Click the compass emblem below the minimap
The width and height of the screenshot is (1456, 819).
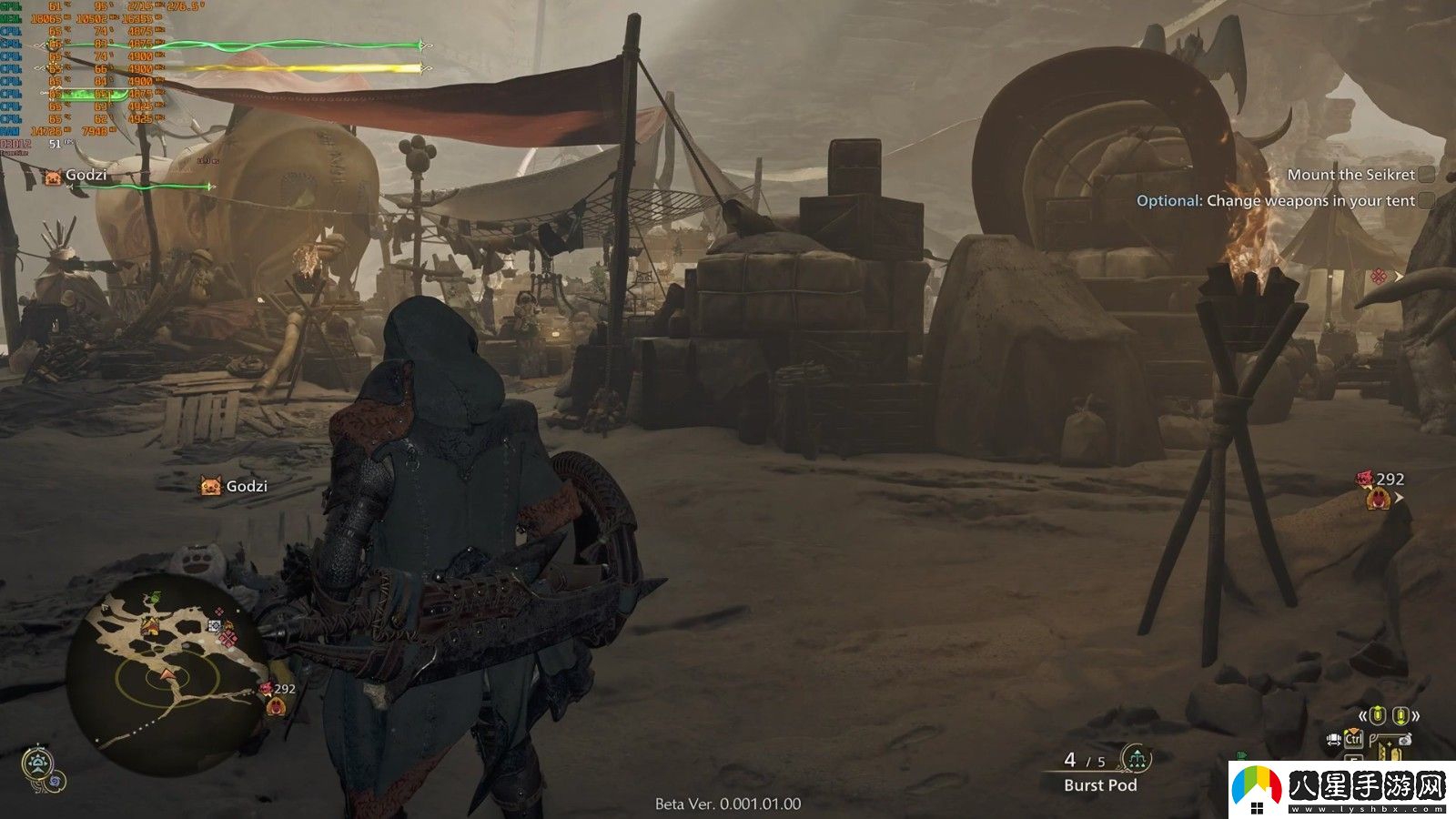(38, 763)
